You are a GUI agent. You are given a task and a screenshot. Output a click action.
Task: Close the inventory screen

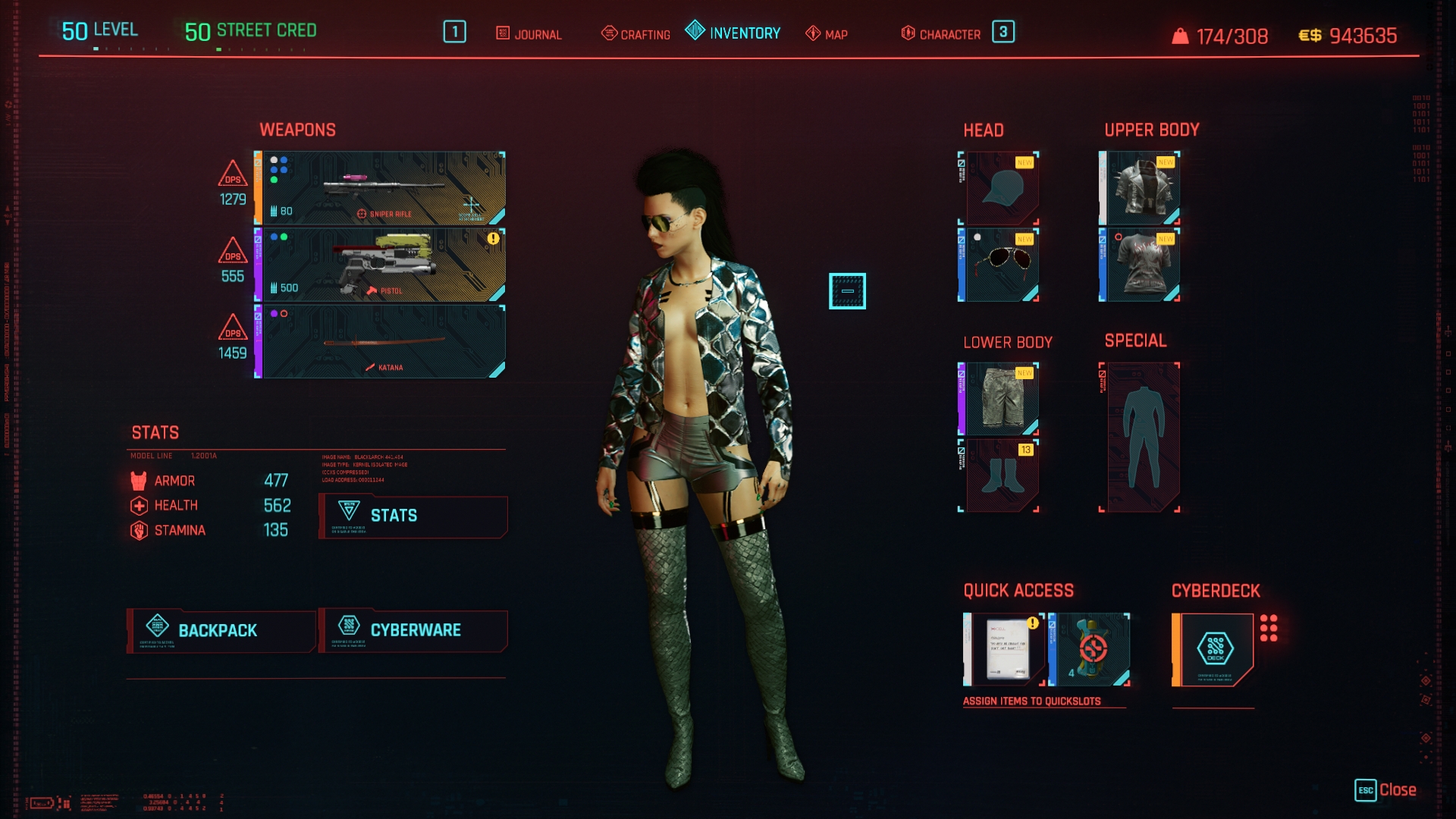point(1385,790)
